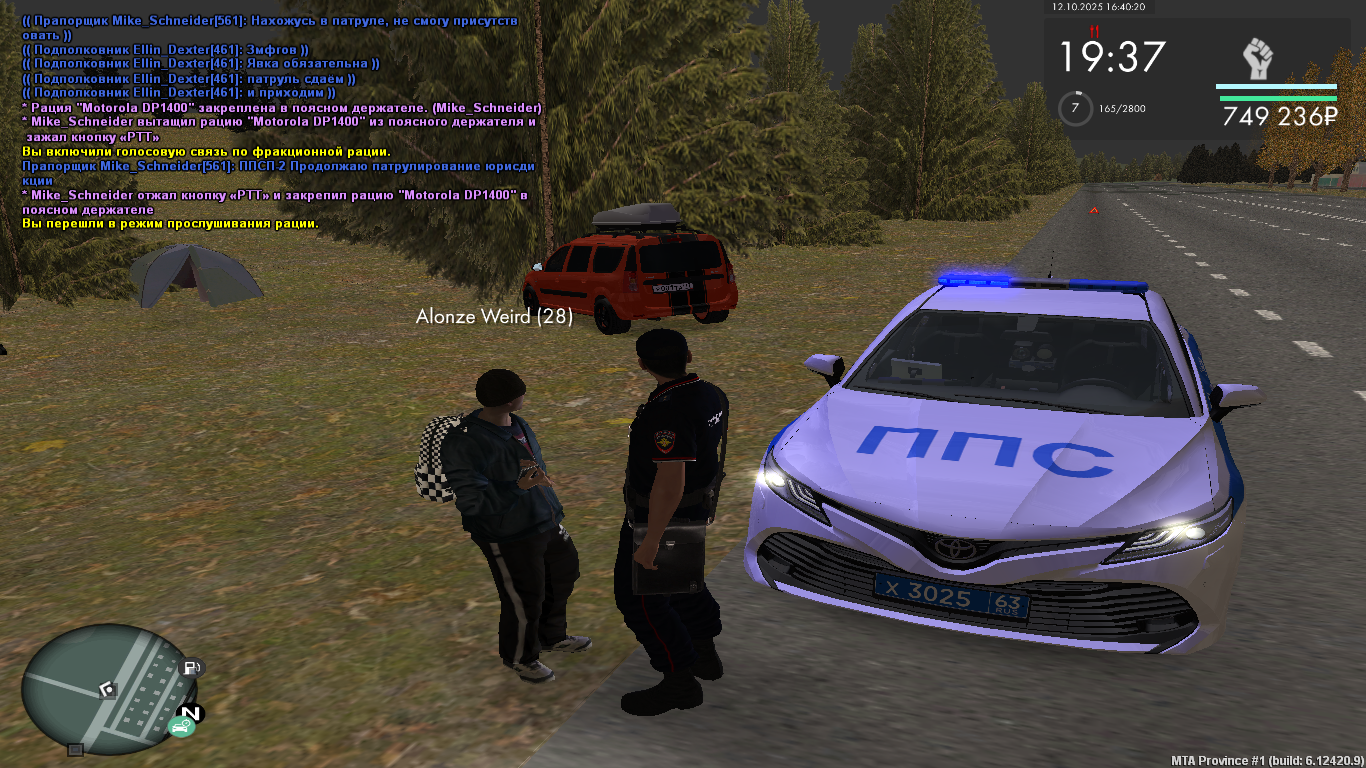
Task: Click the gas station marker on minimap
Action: point(190,667)
